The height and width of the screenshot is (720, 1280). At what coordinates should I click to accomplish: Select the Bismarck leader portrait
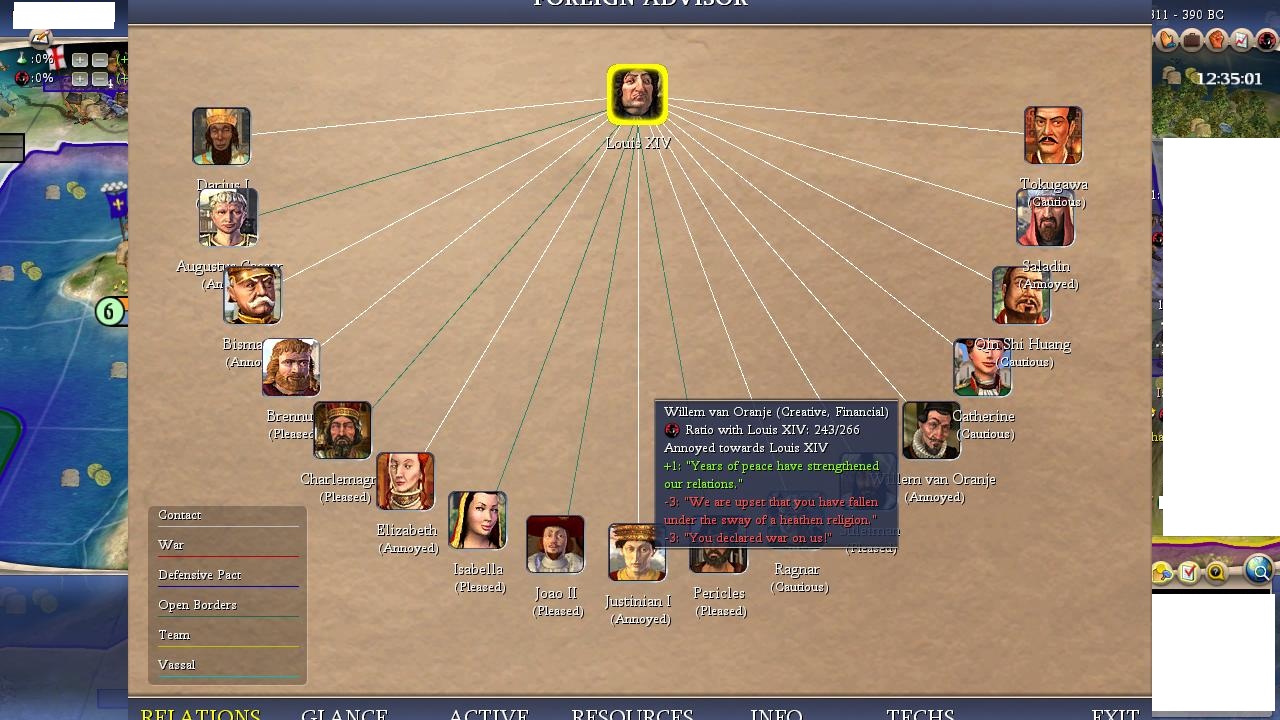tap(252, 295)
